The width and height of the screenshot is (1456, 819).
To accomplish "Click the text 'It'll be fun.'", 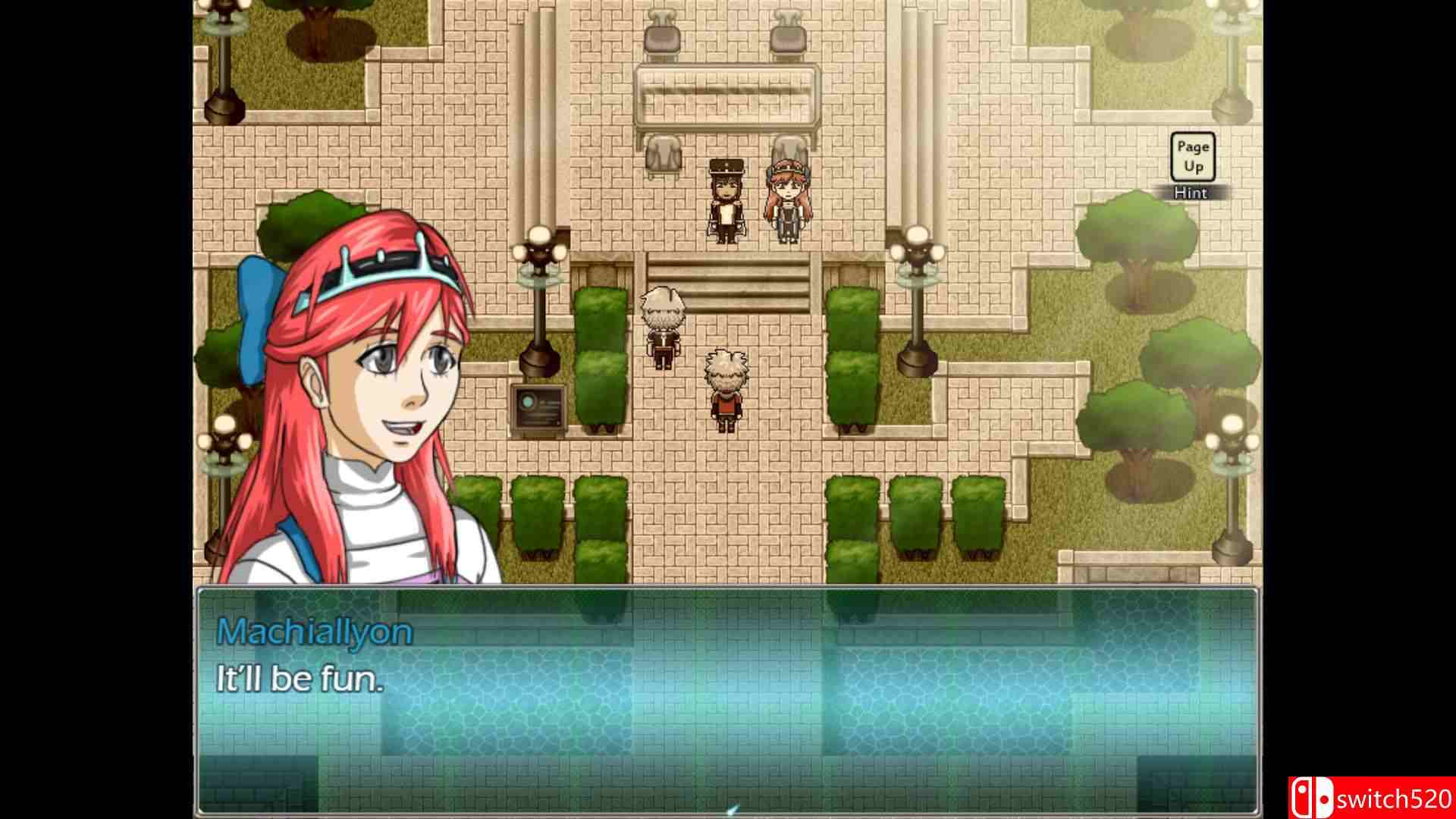I will [x=301, y=680].
